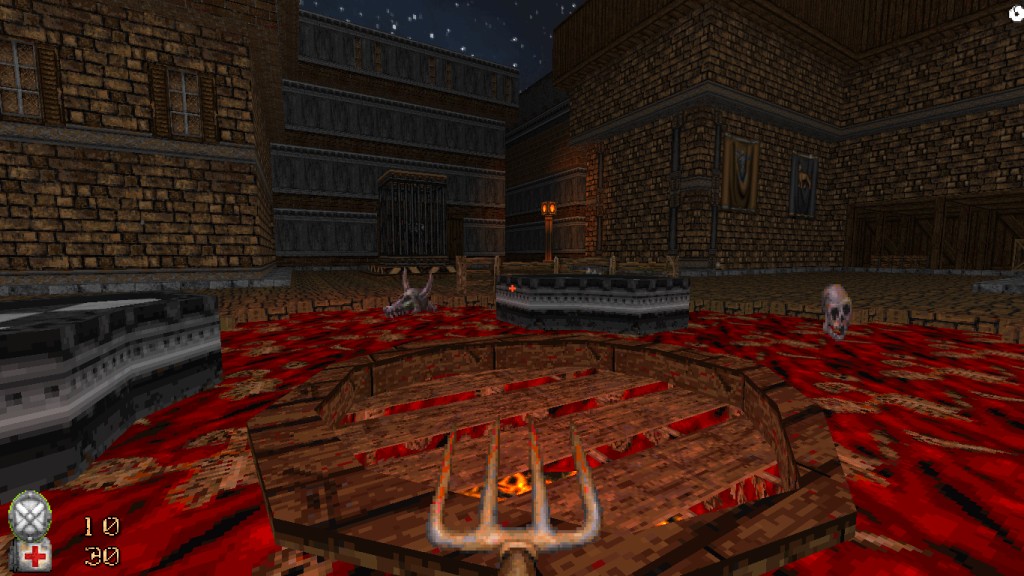This screenshot has width=1024, height=576.
Task: Click the white disc icon in the corner
Action: point(1013,13)
